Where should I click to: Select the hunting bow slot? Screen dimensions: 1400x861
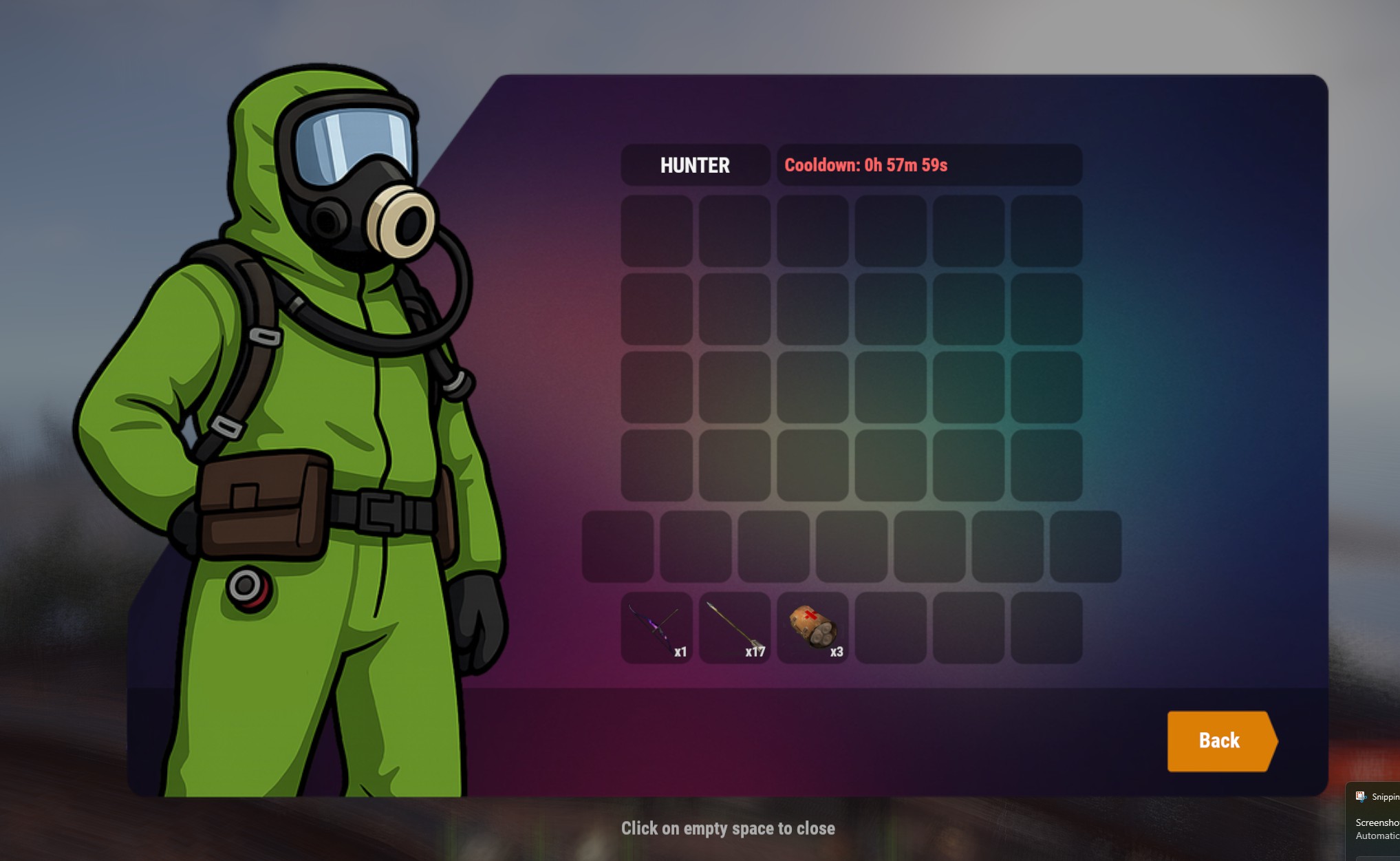(x=656, y=628)
